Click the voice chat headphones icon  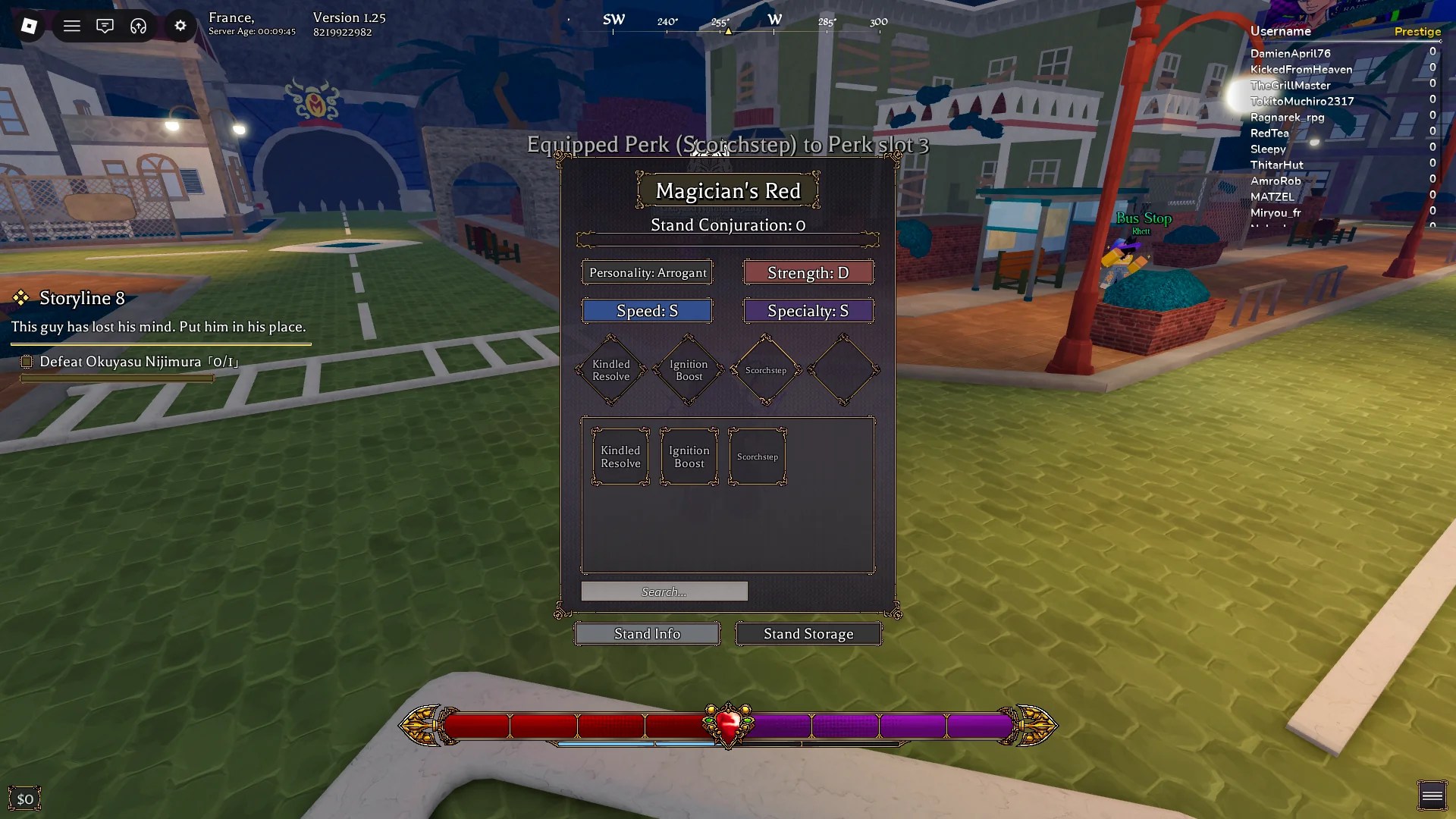[x=137, y=26]
